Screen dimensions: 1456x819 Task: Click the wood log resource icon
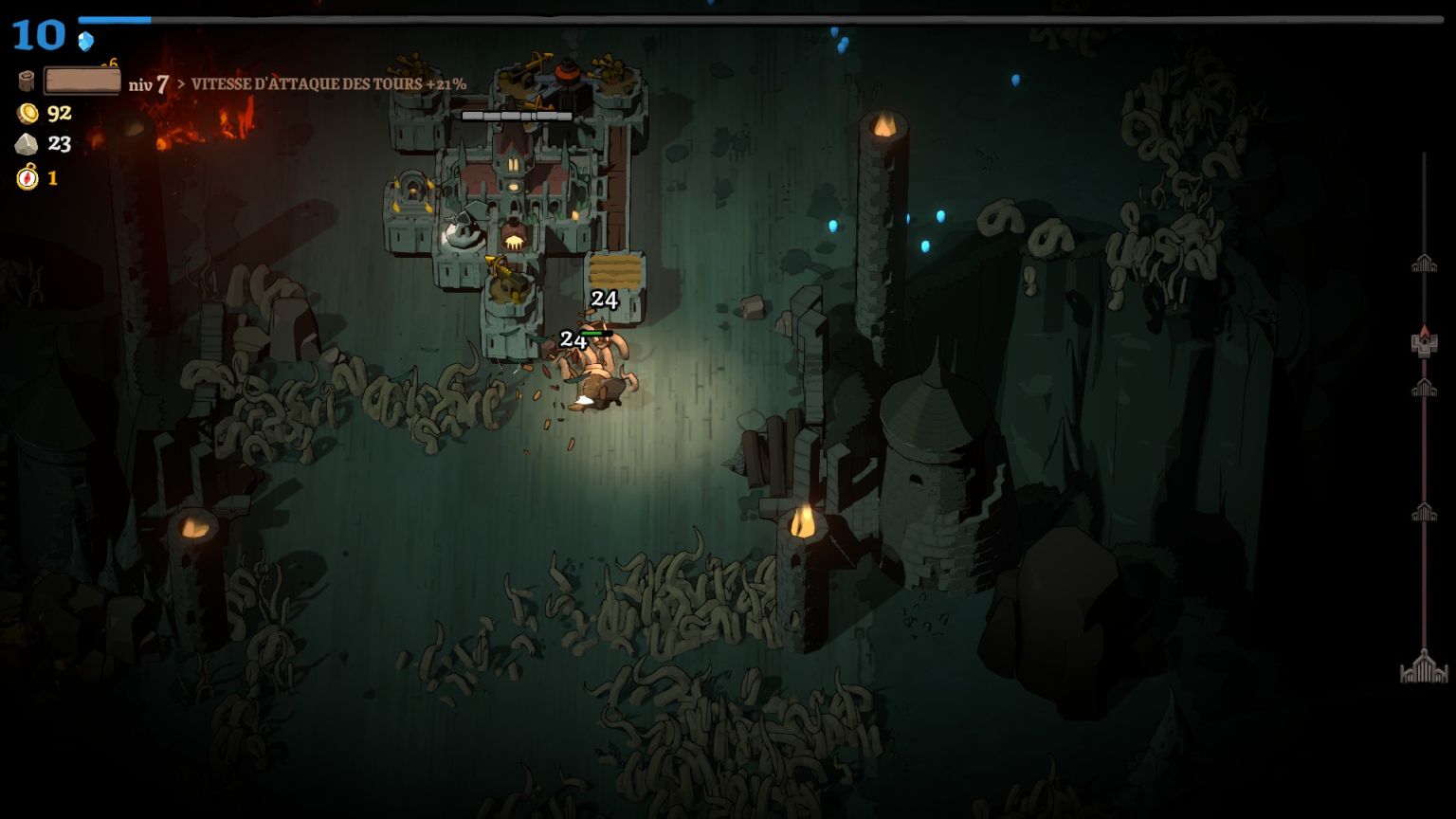pyautogui.click(x=27, y=82)
